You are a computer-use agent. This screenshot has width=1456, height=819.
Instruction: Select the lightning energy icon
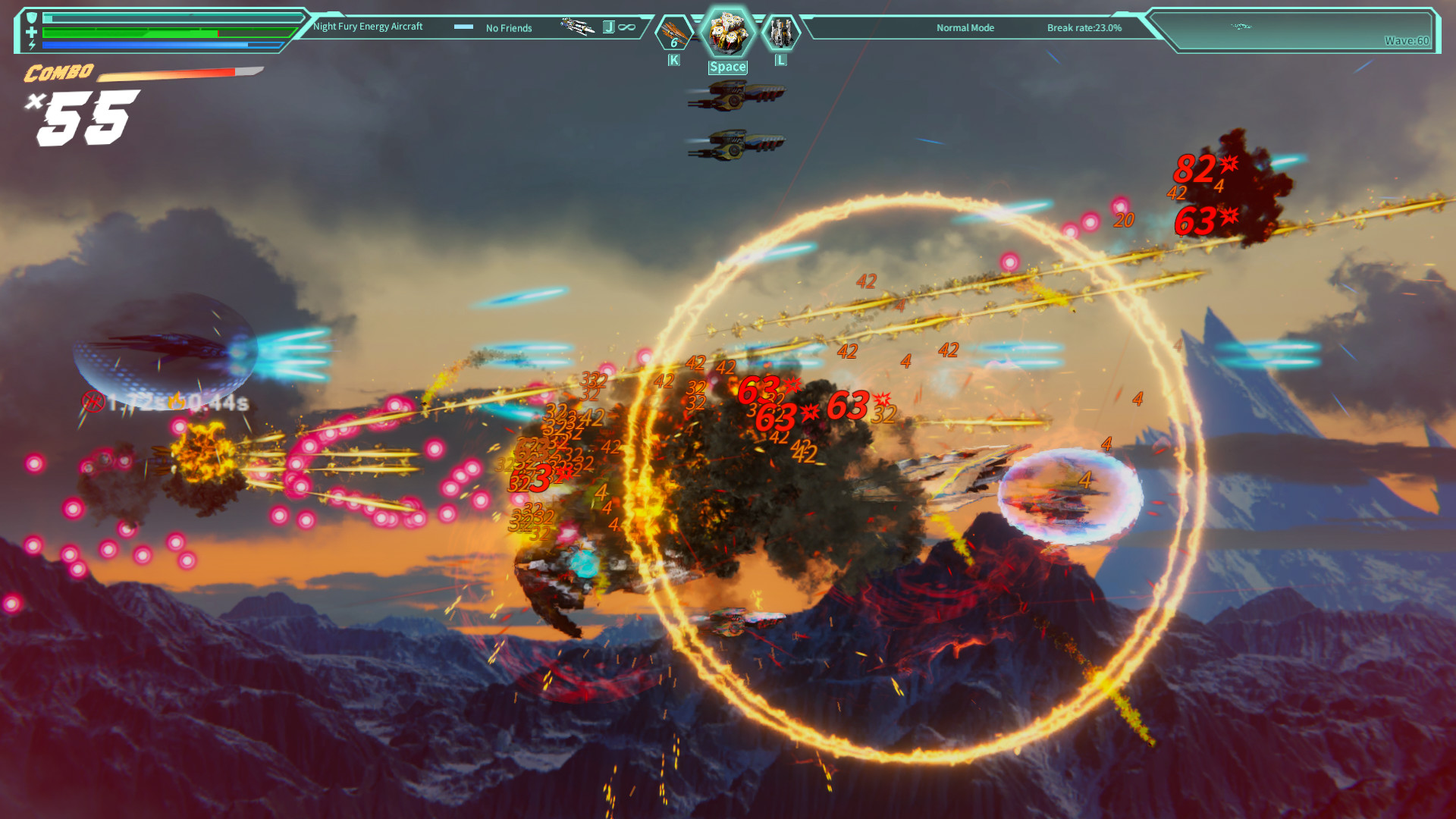(31, 44)
